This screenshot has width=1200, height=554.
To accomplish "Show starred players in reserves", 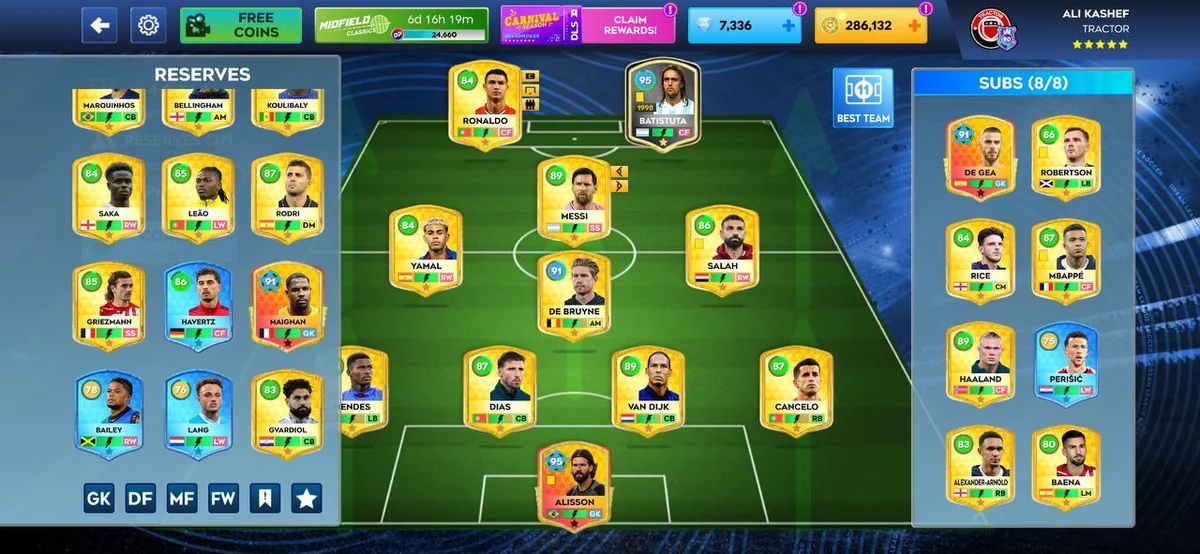I will tap(306, 498).
